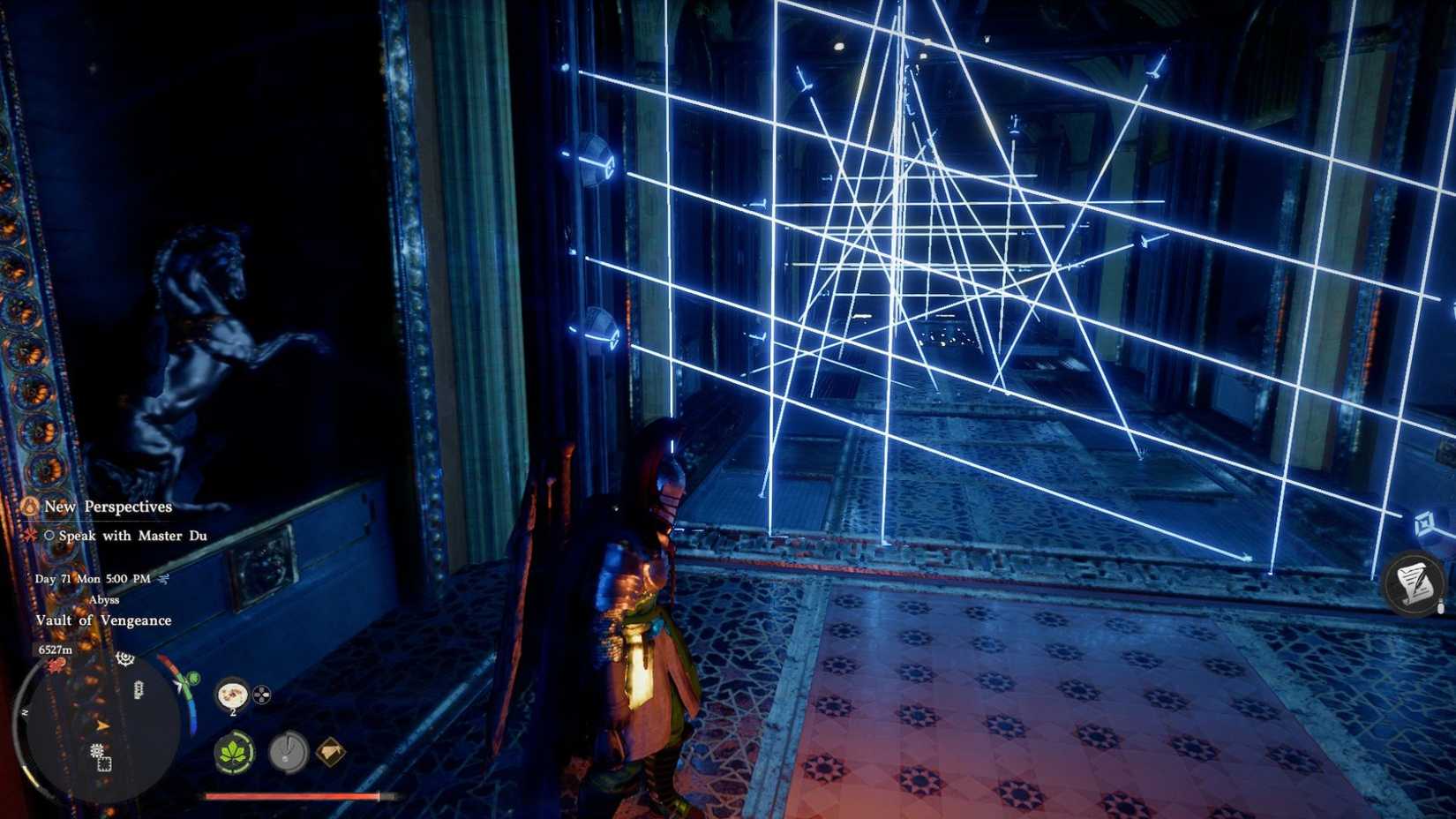
Task: Click the weather breeze indicator after 5:00 PM
Action: 162,578
